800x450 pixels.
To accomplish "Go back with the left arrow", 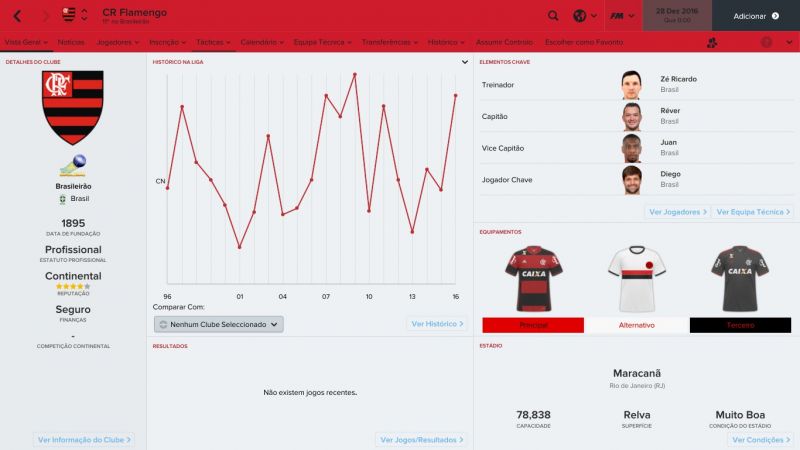I will (17, 16).
